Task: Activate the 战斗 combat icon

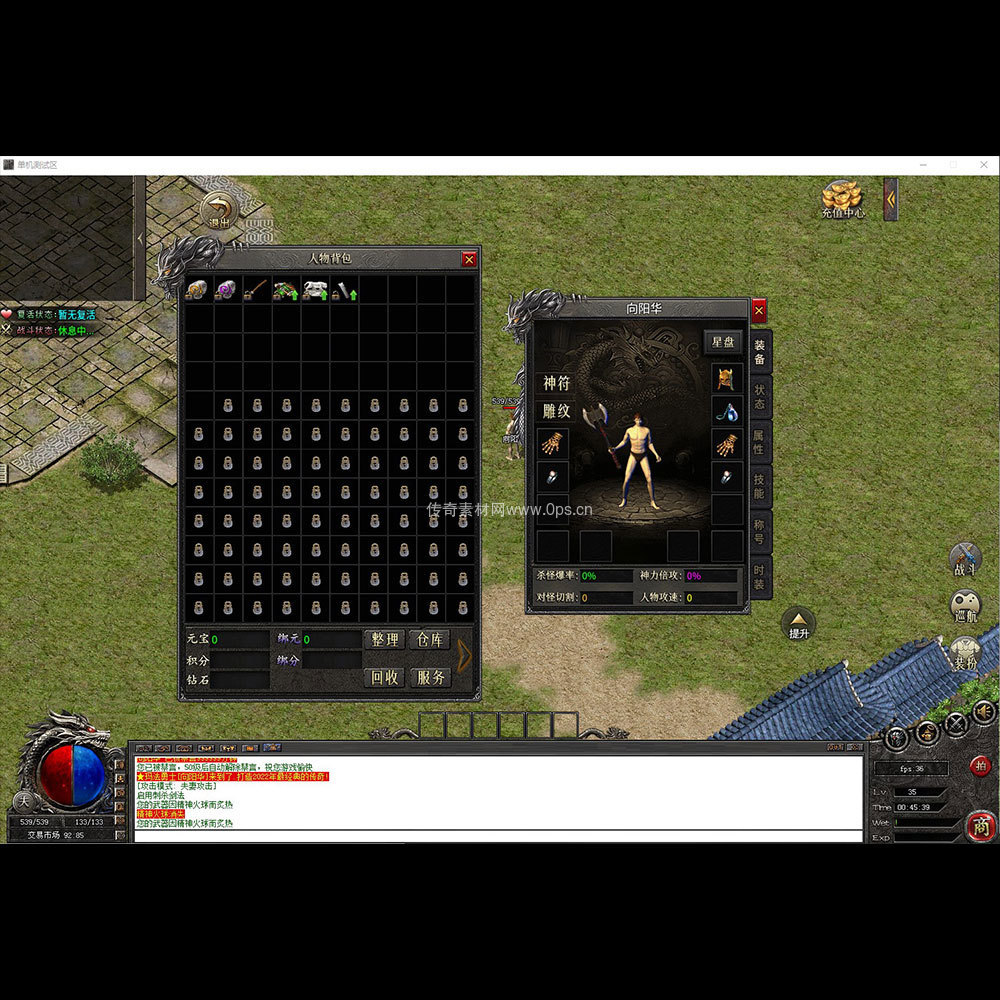Action: 965,559
